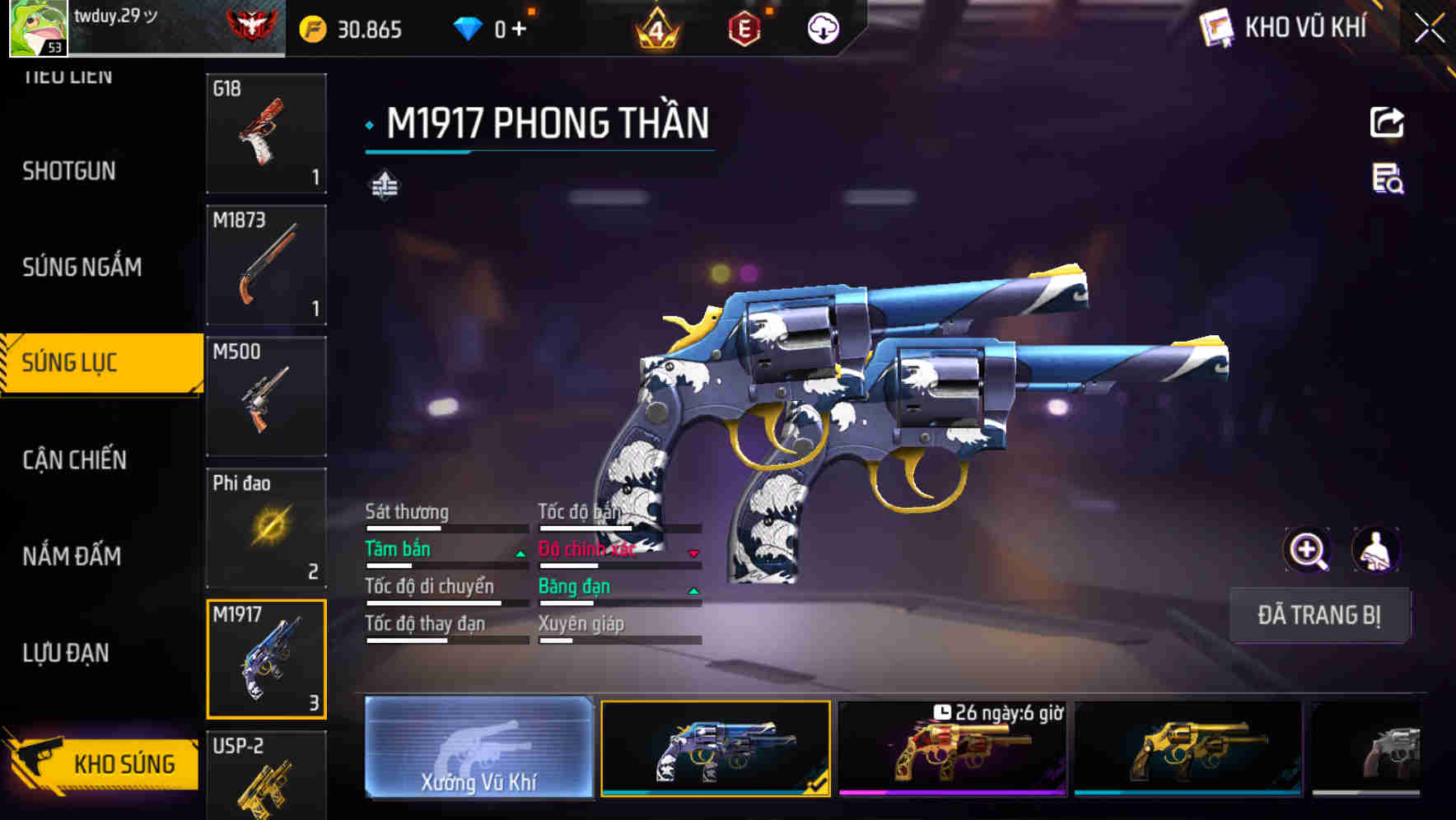Switch to the SHOTGUN category
The width and height of the screenshot is (1456, 820).
69,171
